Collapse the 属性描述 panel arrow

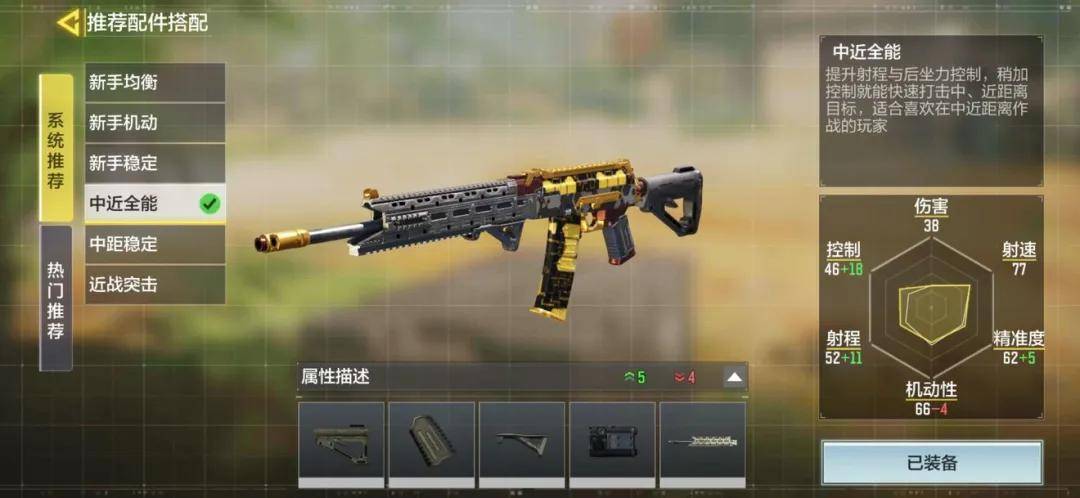(734, 377)
